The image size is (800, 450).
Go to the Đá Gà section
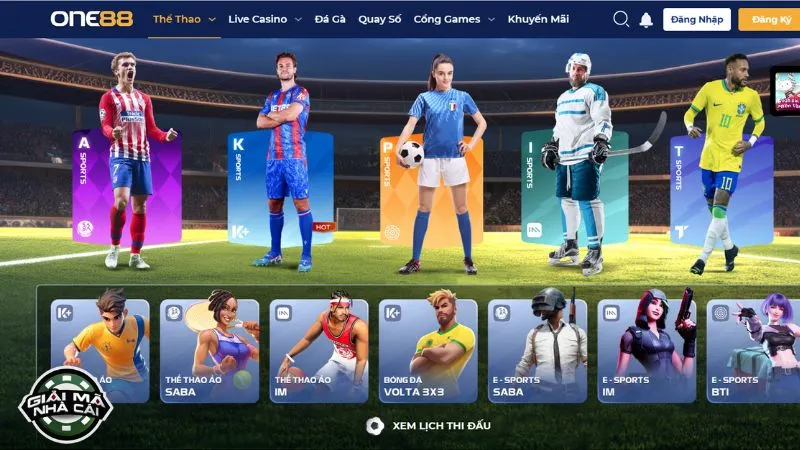click(x=329, y=19)
